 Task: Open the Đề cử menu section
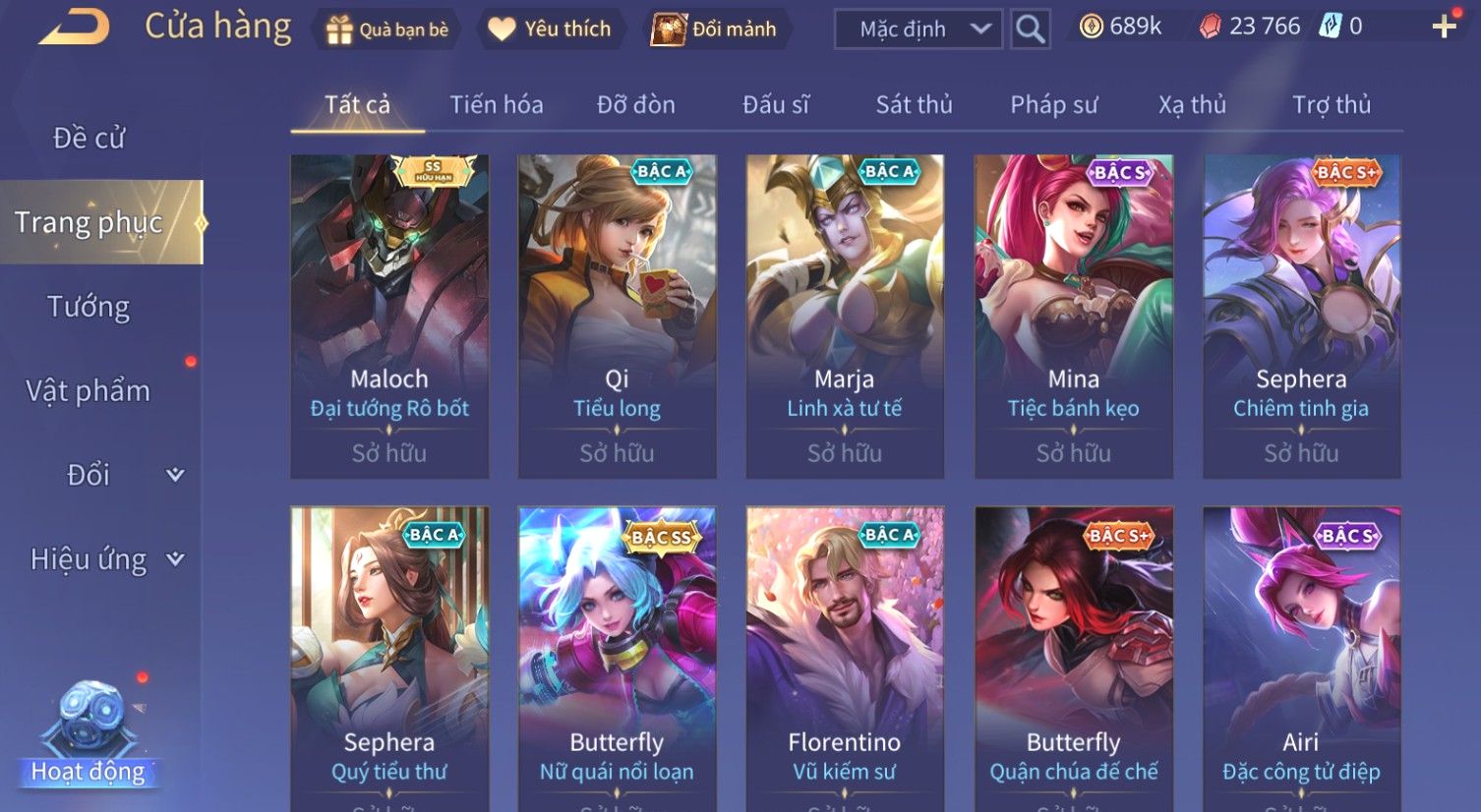[x=89, y=139]
